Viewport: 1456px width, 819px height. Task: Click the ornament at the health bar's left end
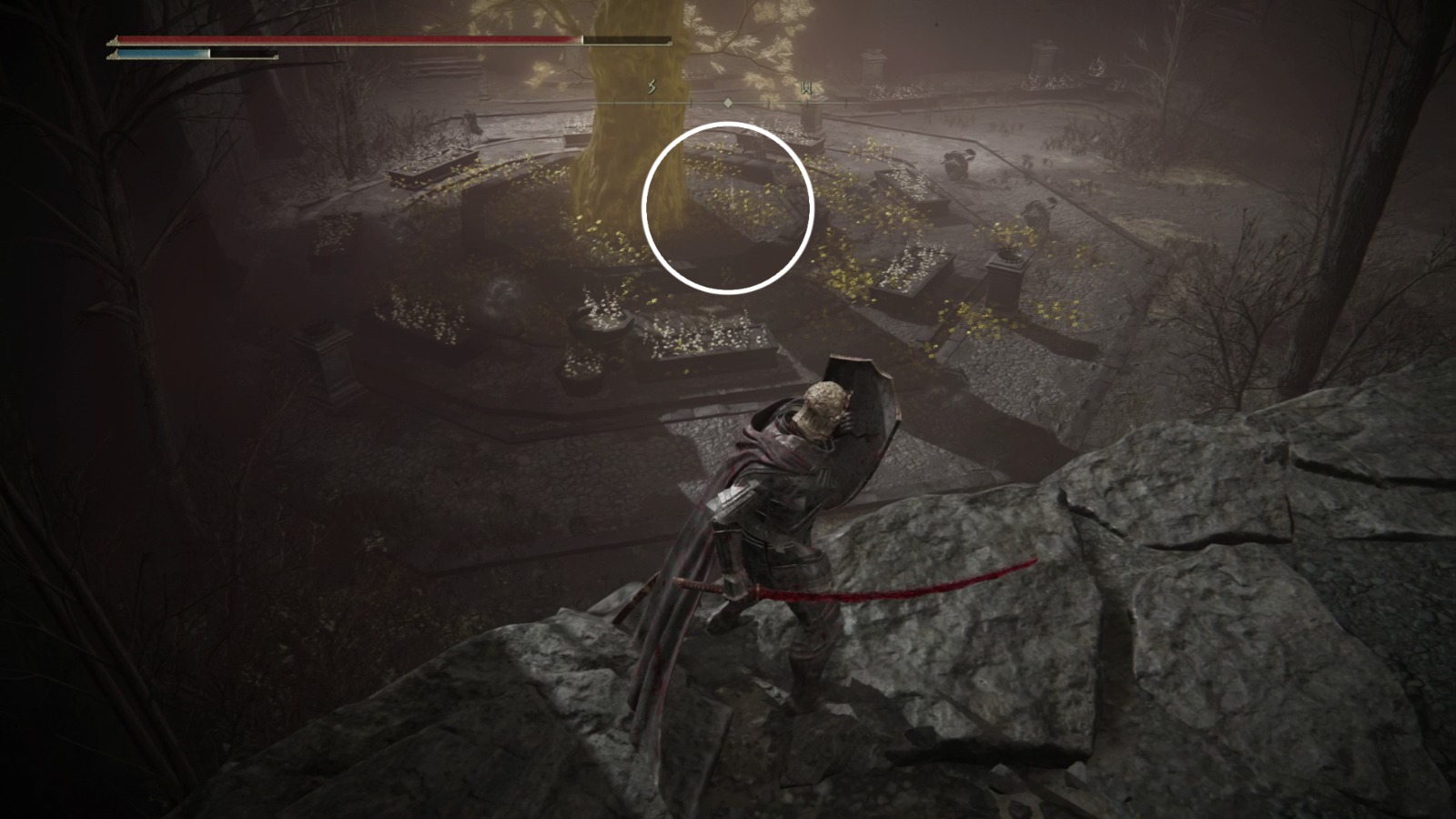click(x=112, y=40)
